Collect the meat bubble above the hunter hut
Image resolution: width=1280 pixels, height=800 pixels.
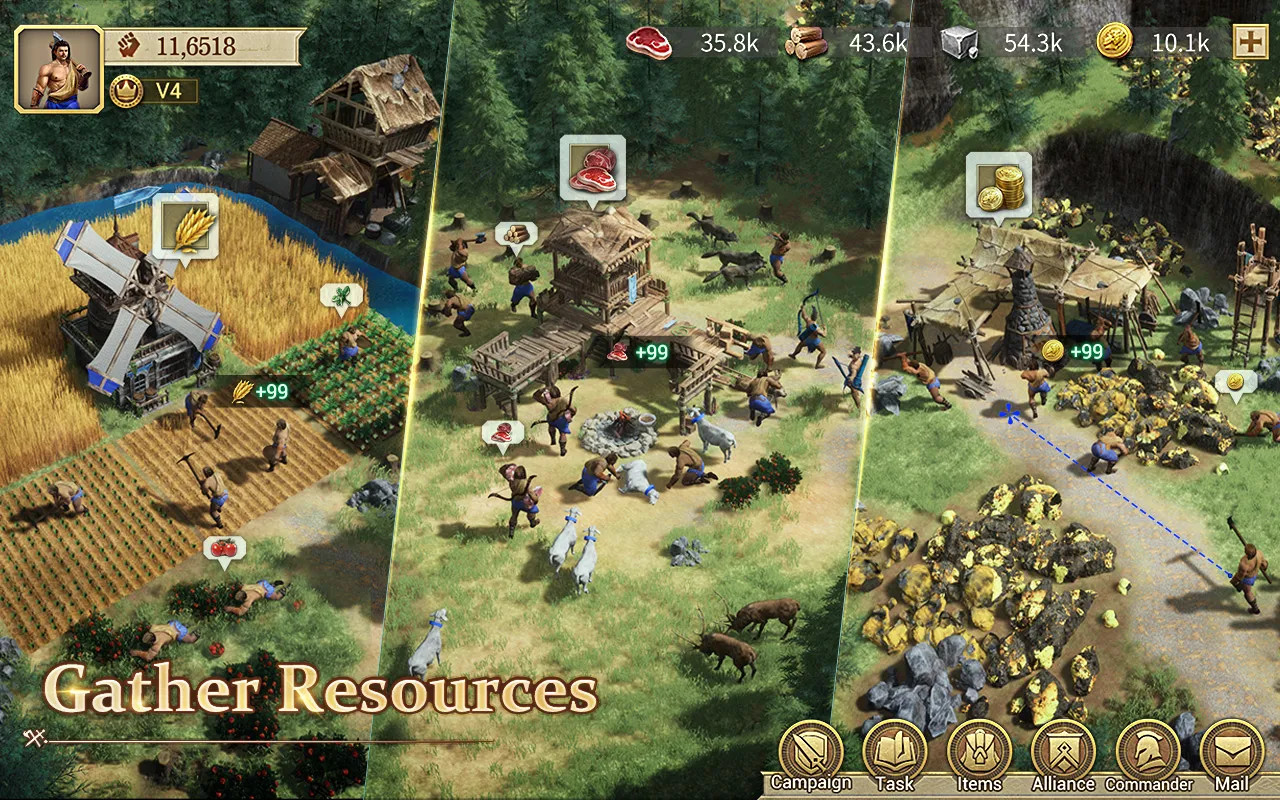pos(593,168)
